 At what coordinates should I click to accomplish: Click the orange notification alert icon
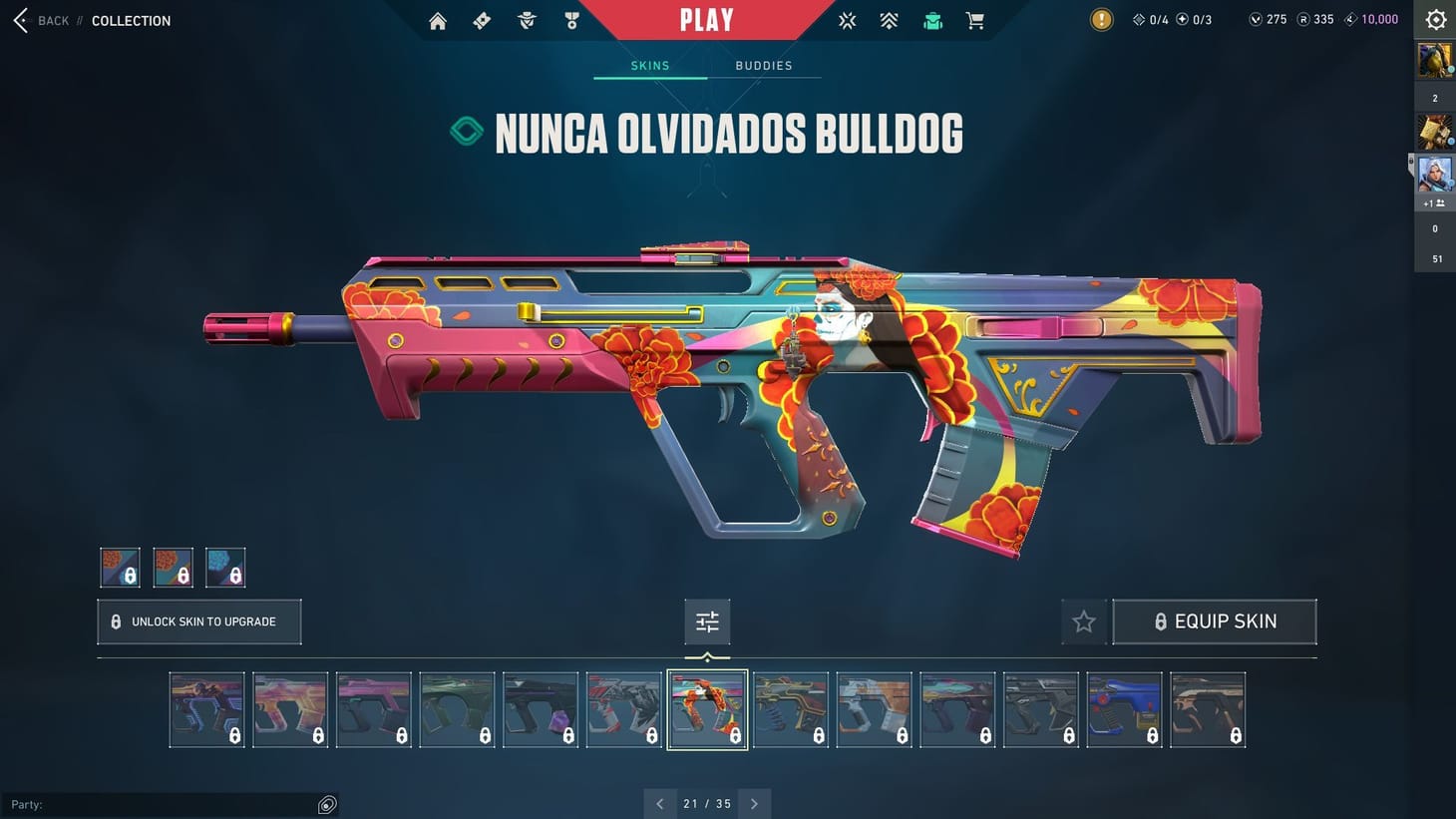pos(1101,19)
